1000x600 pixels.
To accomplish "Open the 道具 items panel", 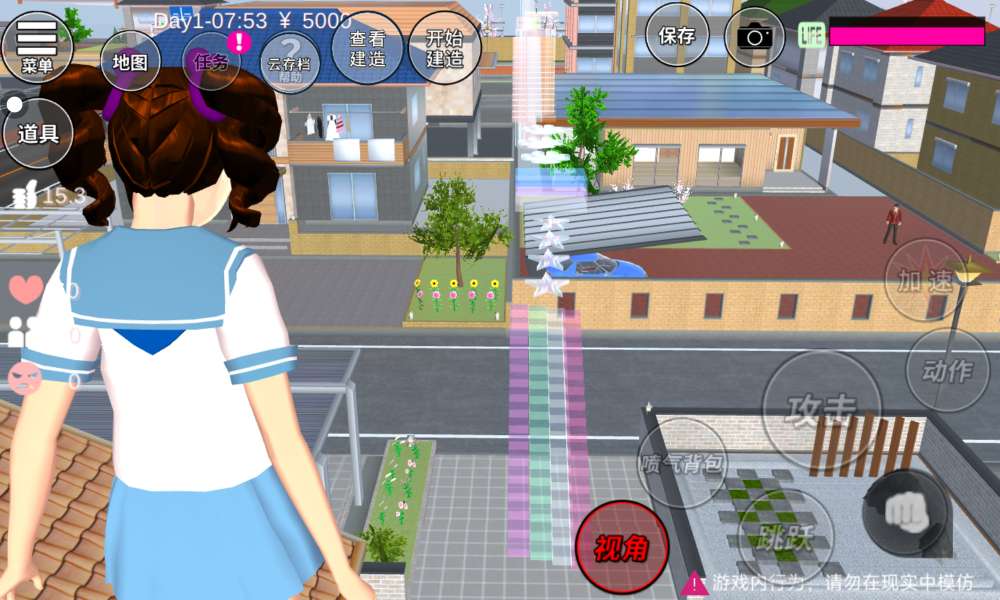I will point(38,133).
